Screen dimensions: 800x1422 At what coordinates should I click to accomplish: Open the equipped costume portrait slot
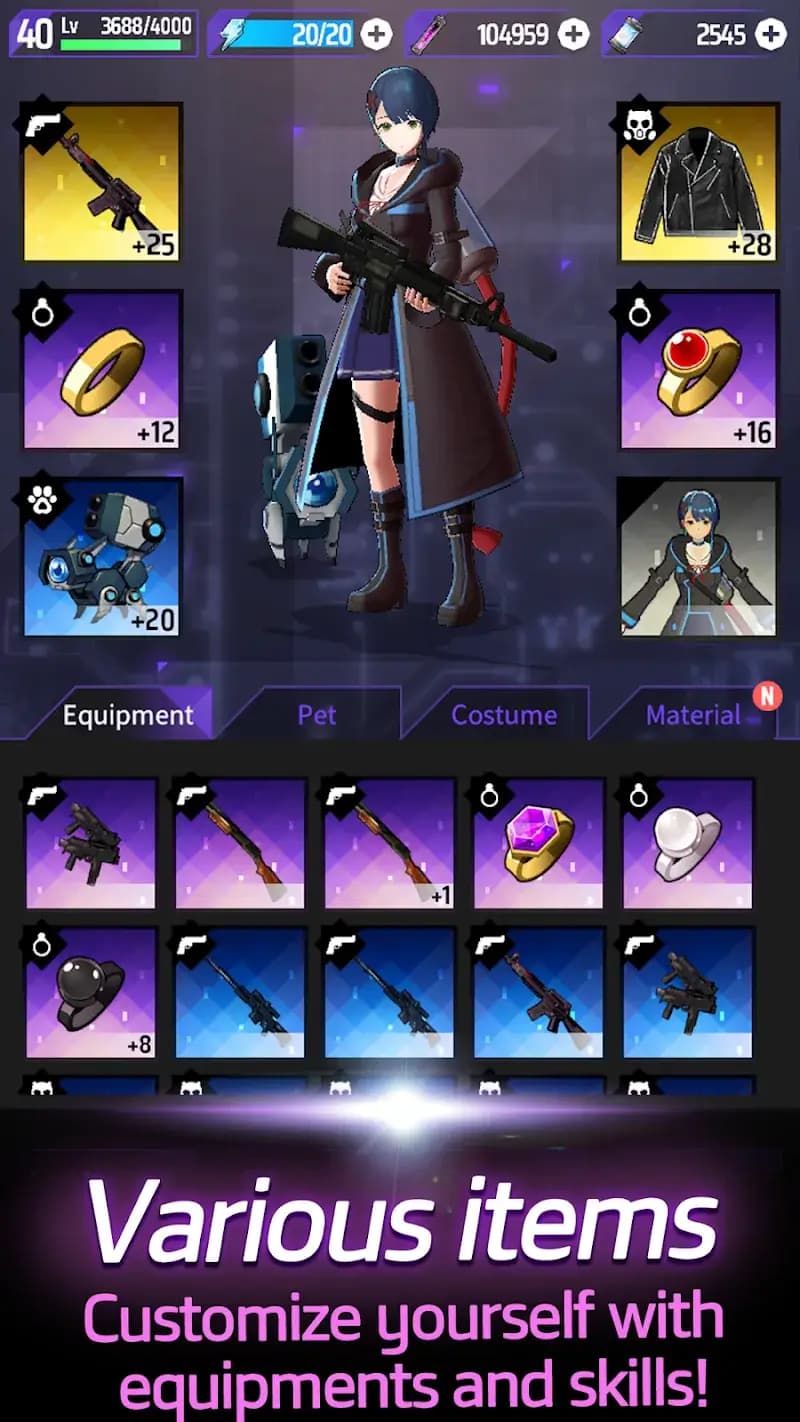[698, 556]
